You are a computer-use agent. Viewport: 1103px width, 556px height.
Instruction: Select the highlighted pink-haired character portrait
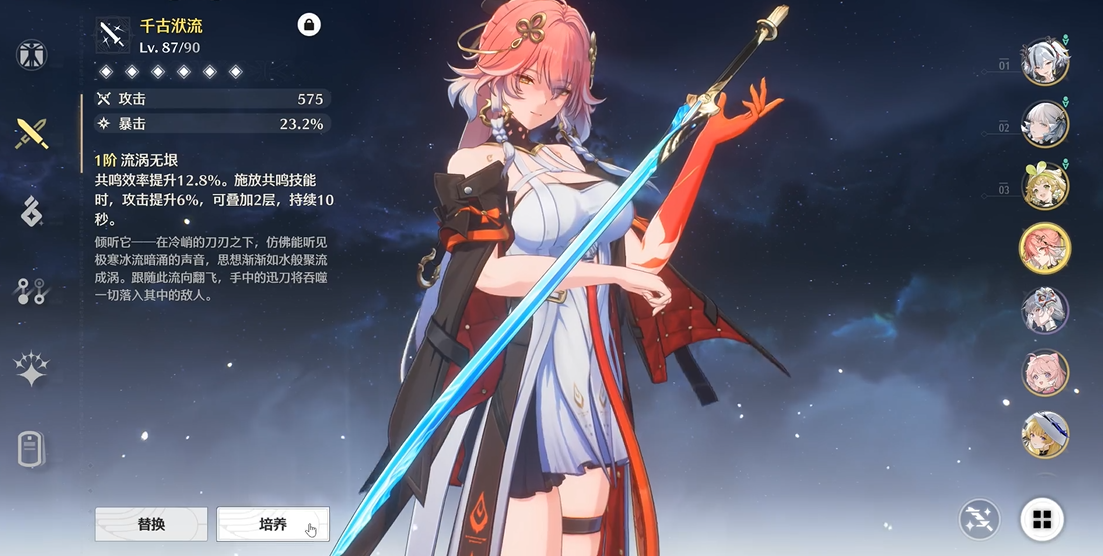click(1045, 248)
